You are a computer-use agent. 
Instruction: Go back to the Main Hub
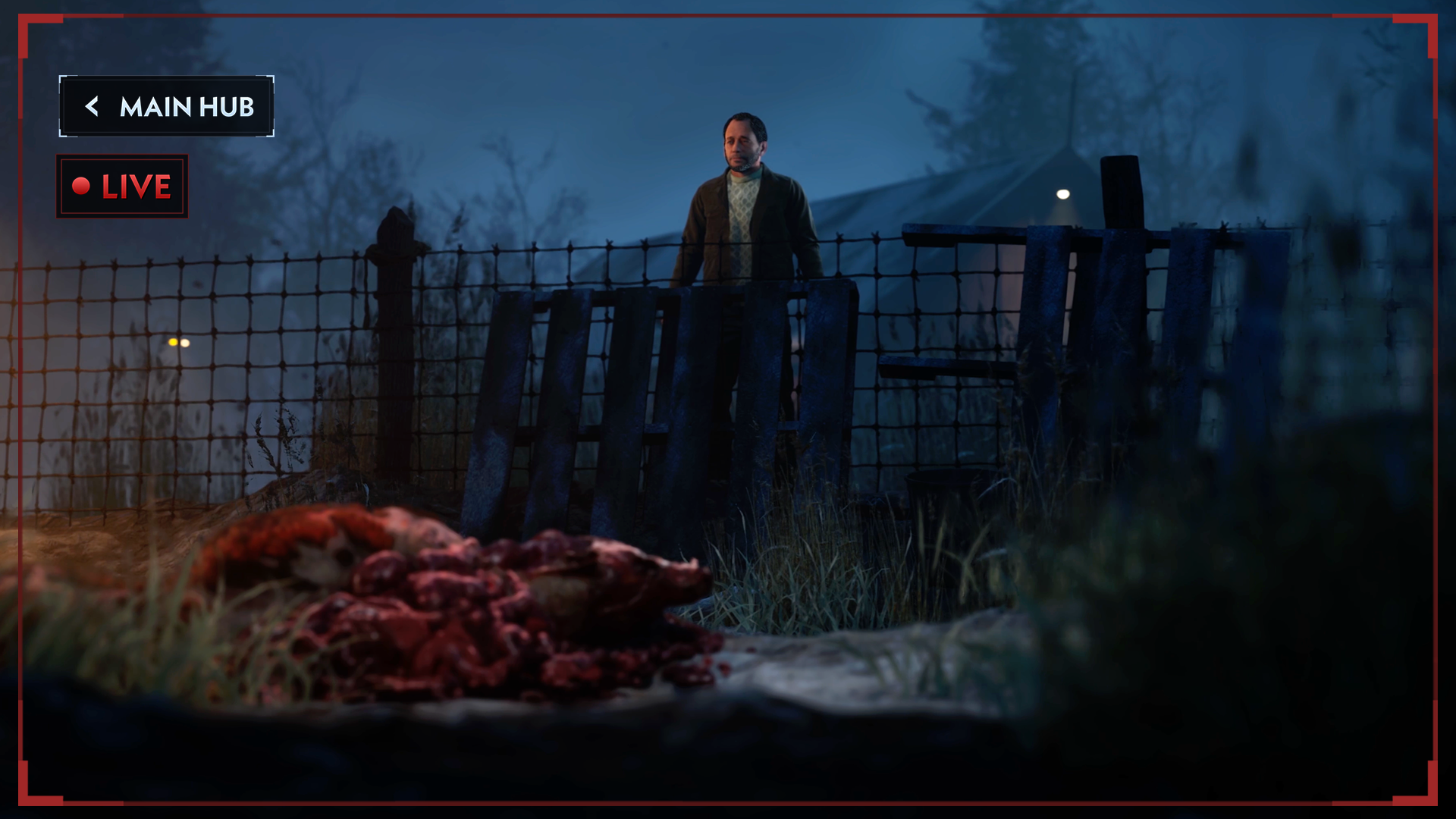[x=167, y=107]
